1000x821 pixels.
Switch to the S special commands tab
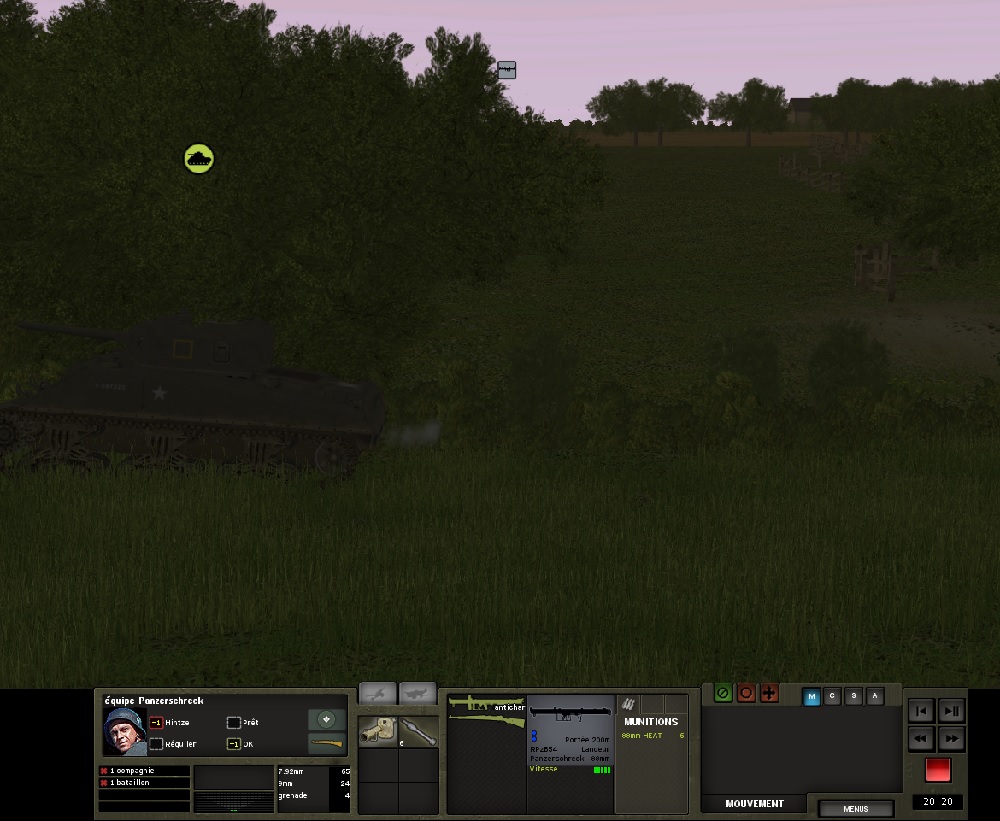854,697
